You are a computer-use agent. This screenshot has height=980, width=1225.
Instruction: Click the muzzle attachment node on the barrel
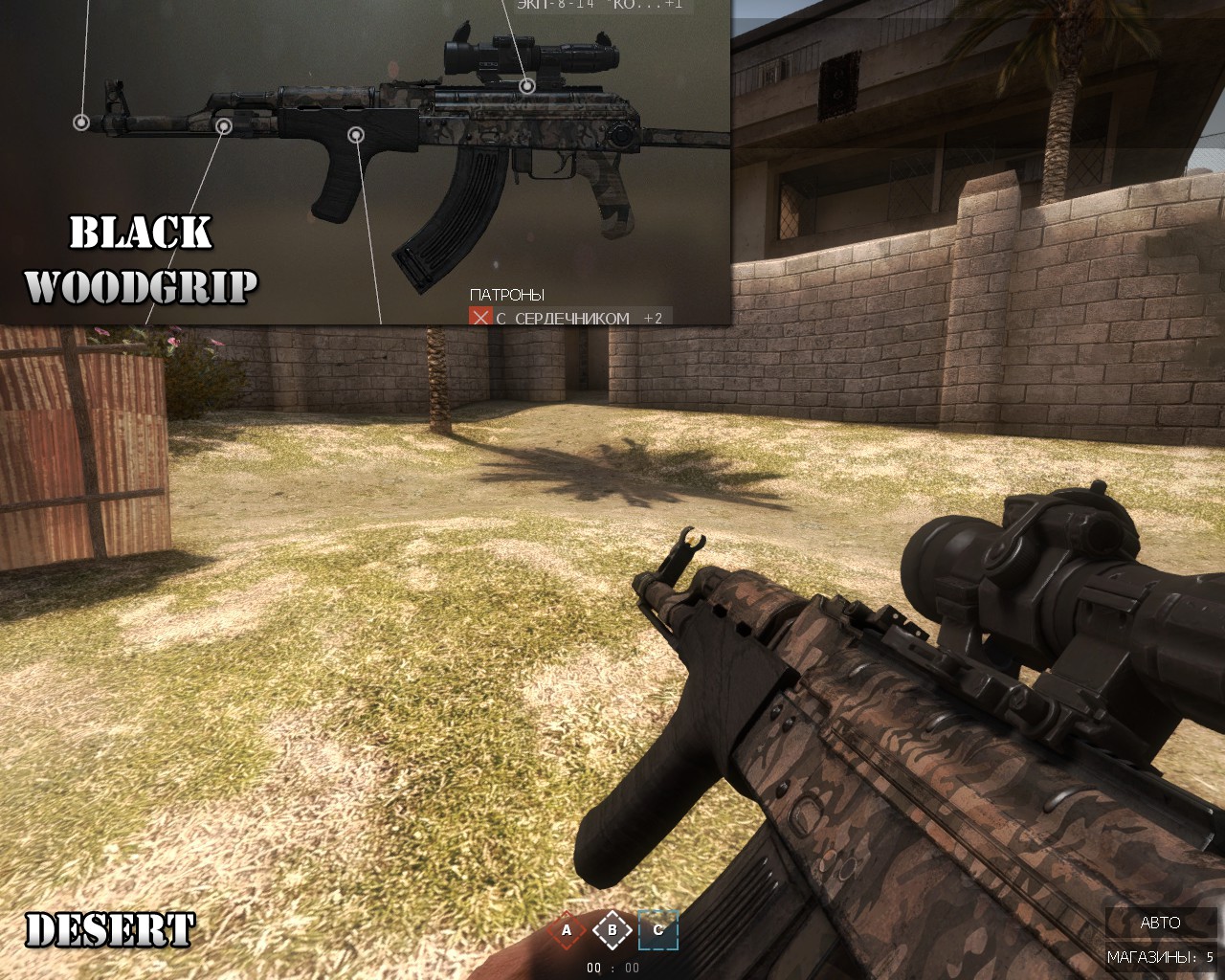click(82, 122)
